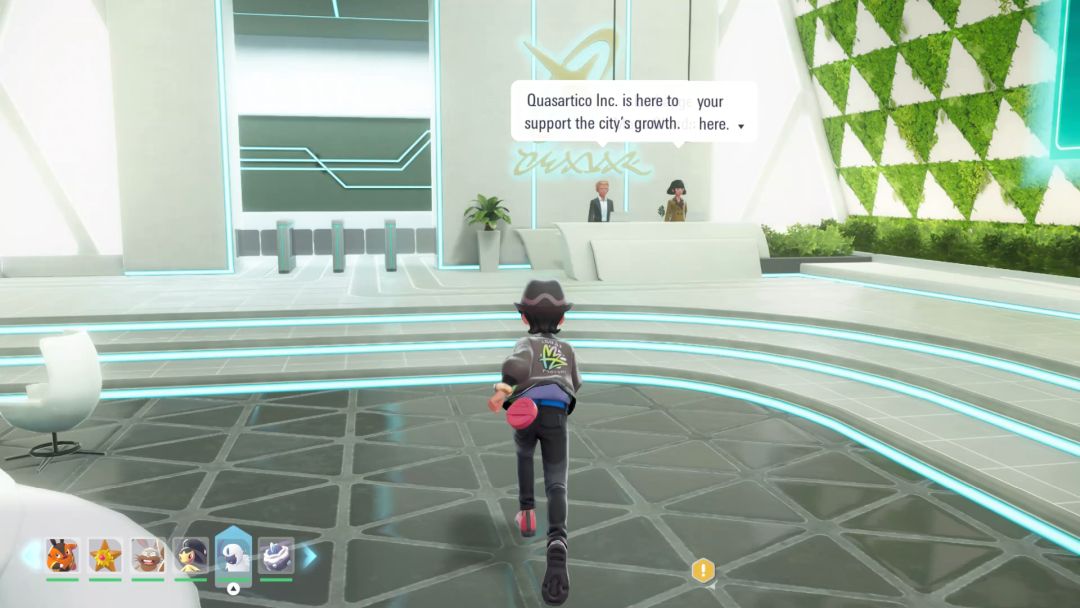Click the party bar's left arrow
Viewport: 1080px width, 608px height.
coord(30,554)
